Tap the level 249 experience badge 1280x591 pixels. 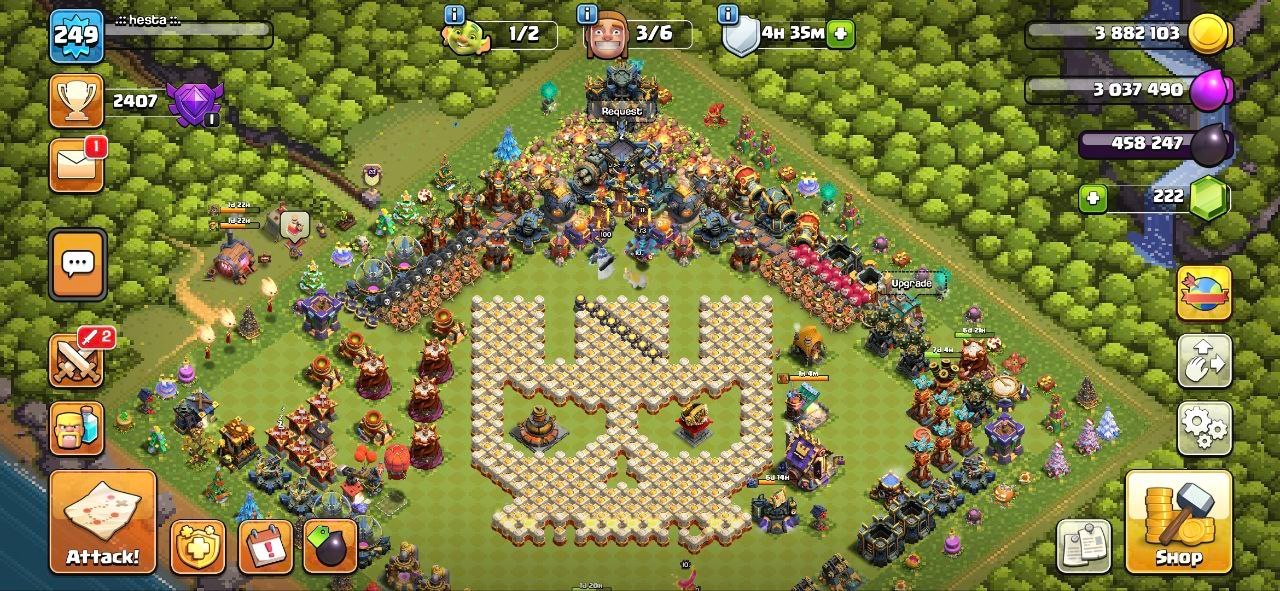[x=76, y=37]
